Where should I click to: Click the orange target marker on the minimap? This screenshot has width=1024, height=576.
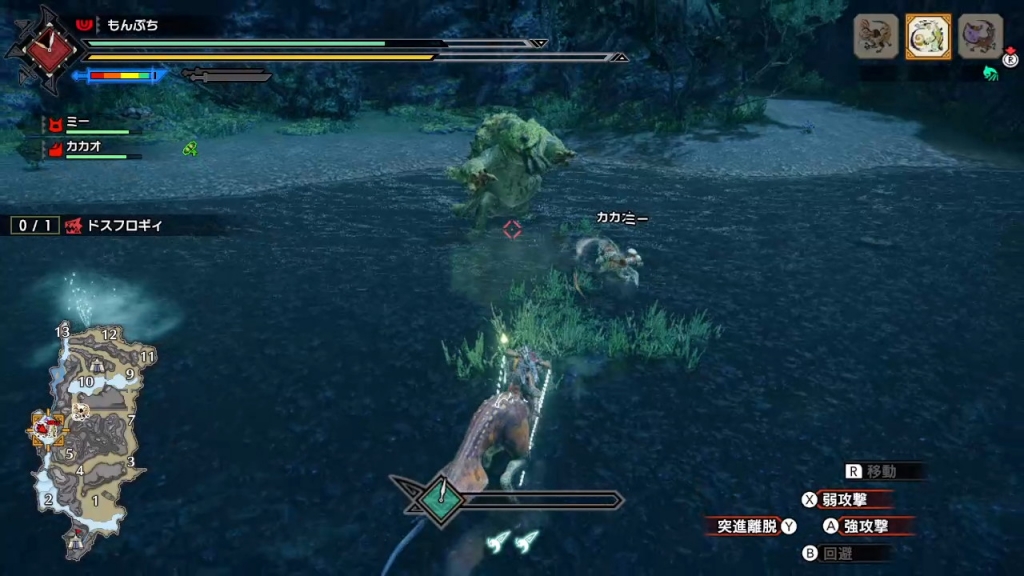coord(46,429)
